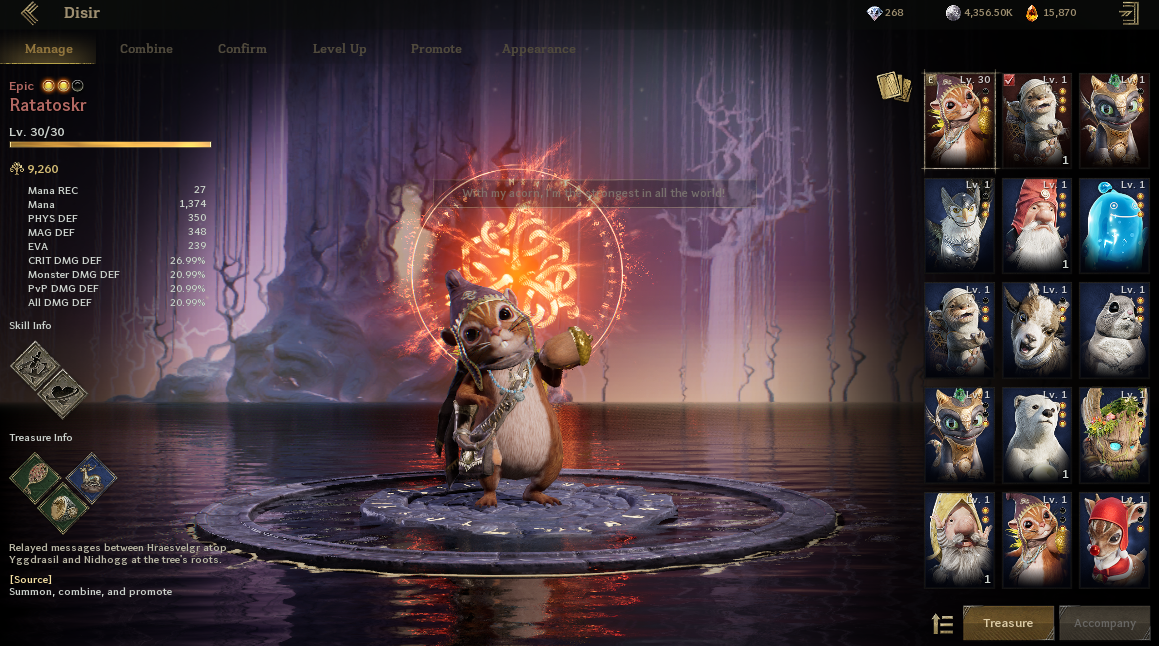View the heart skill icon

tap(62, 393)
